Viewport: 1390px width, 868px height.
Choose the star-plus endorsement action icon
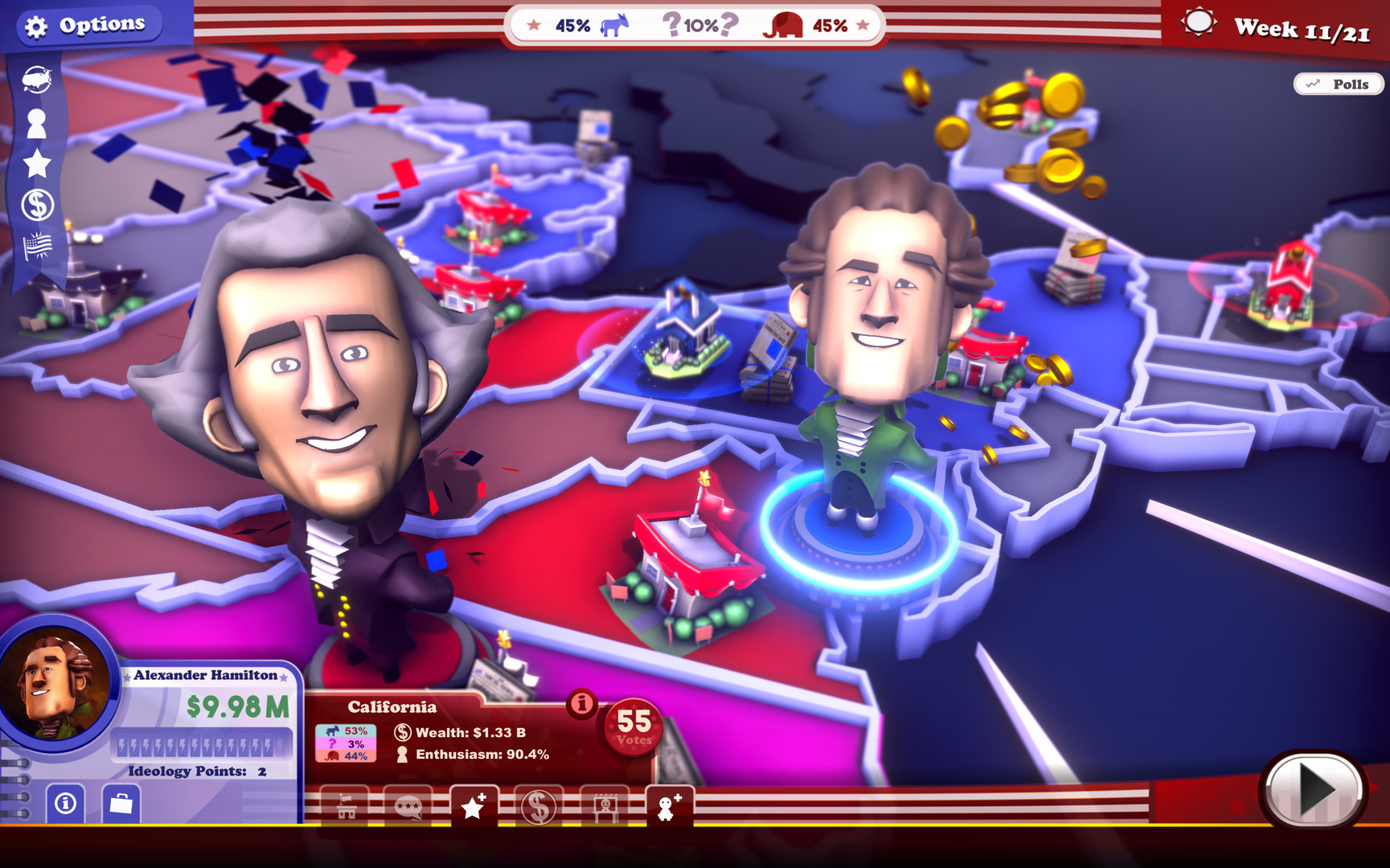pos(474,806)
